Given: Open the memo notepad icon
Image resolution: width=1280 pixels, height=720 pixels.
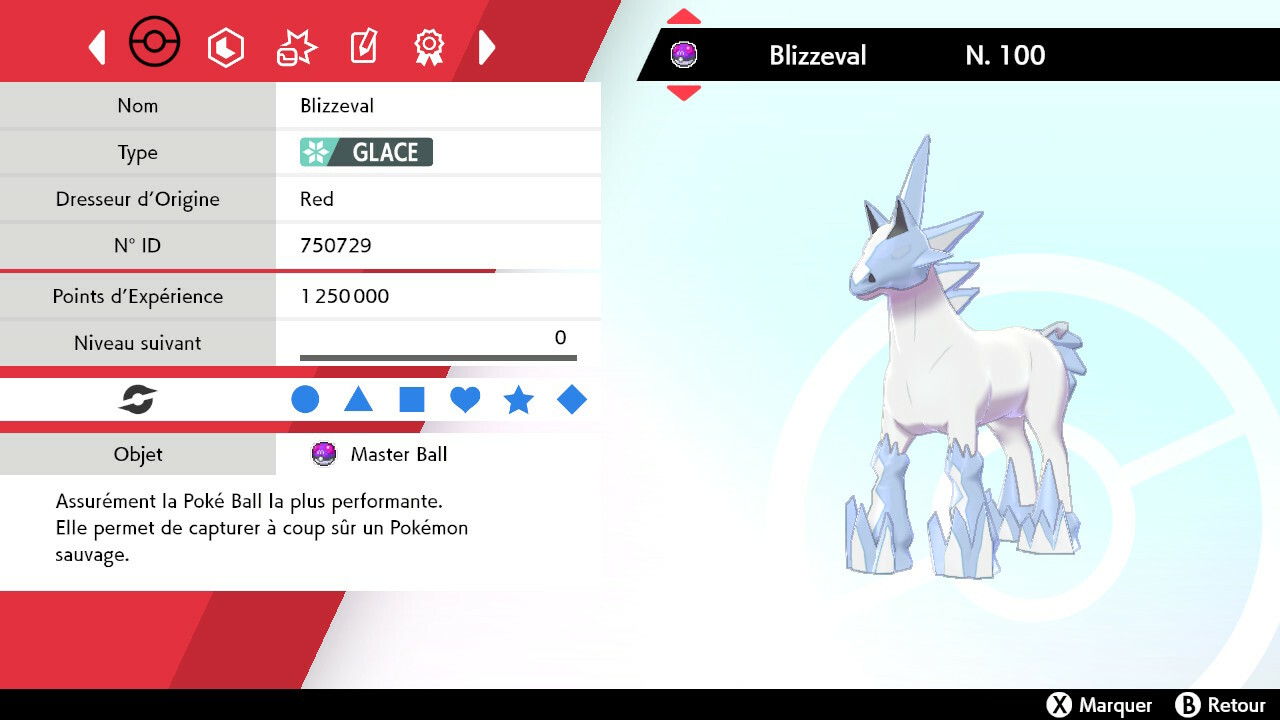Looking at the screenshot, I should pos(362,44).
